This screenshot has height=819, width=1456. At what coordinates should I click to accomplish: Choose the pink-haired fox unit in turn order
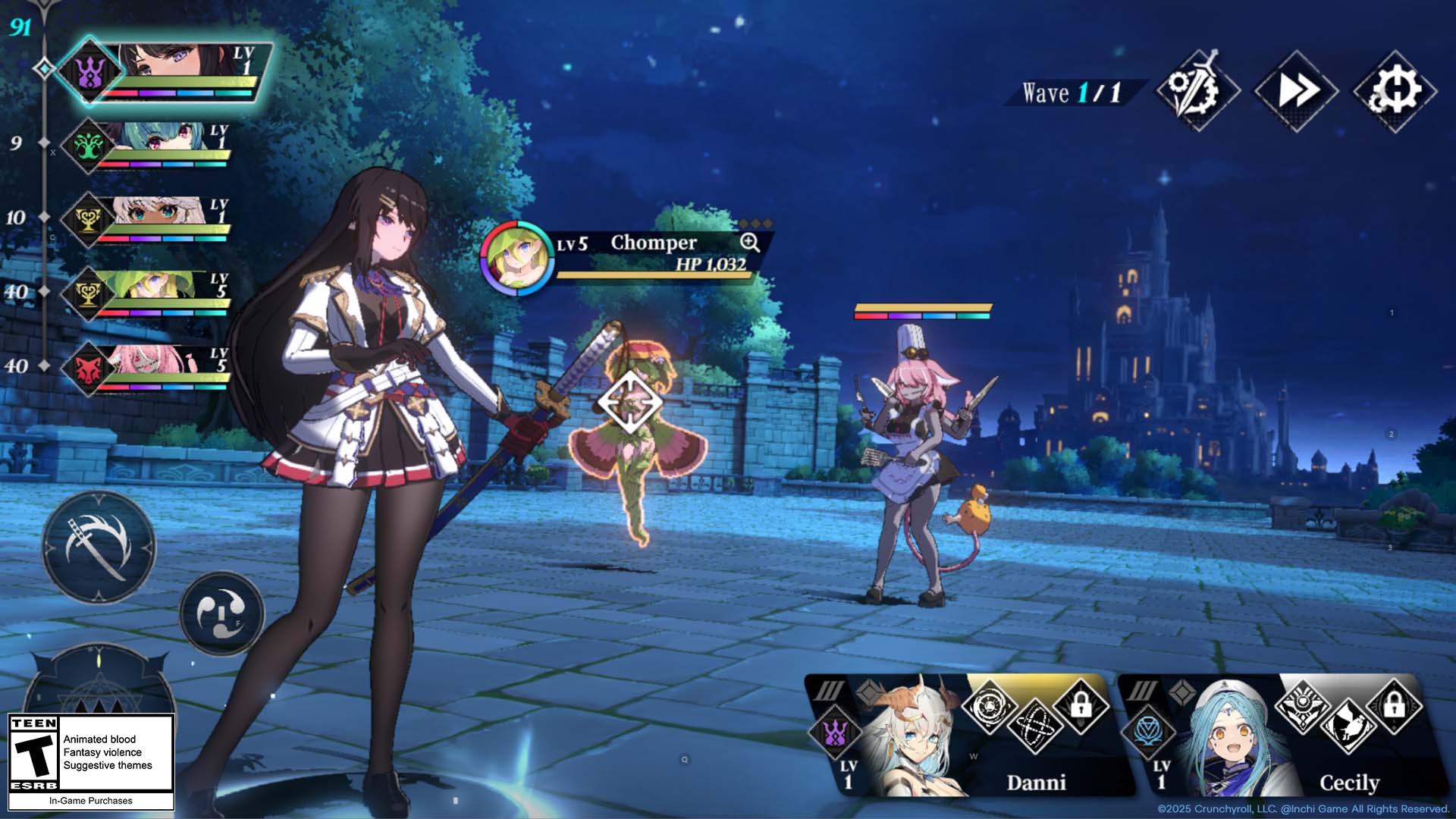click(152, 368)
